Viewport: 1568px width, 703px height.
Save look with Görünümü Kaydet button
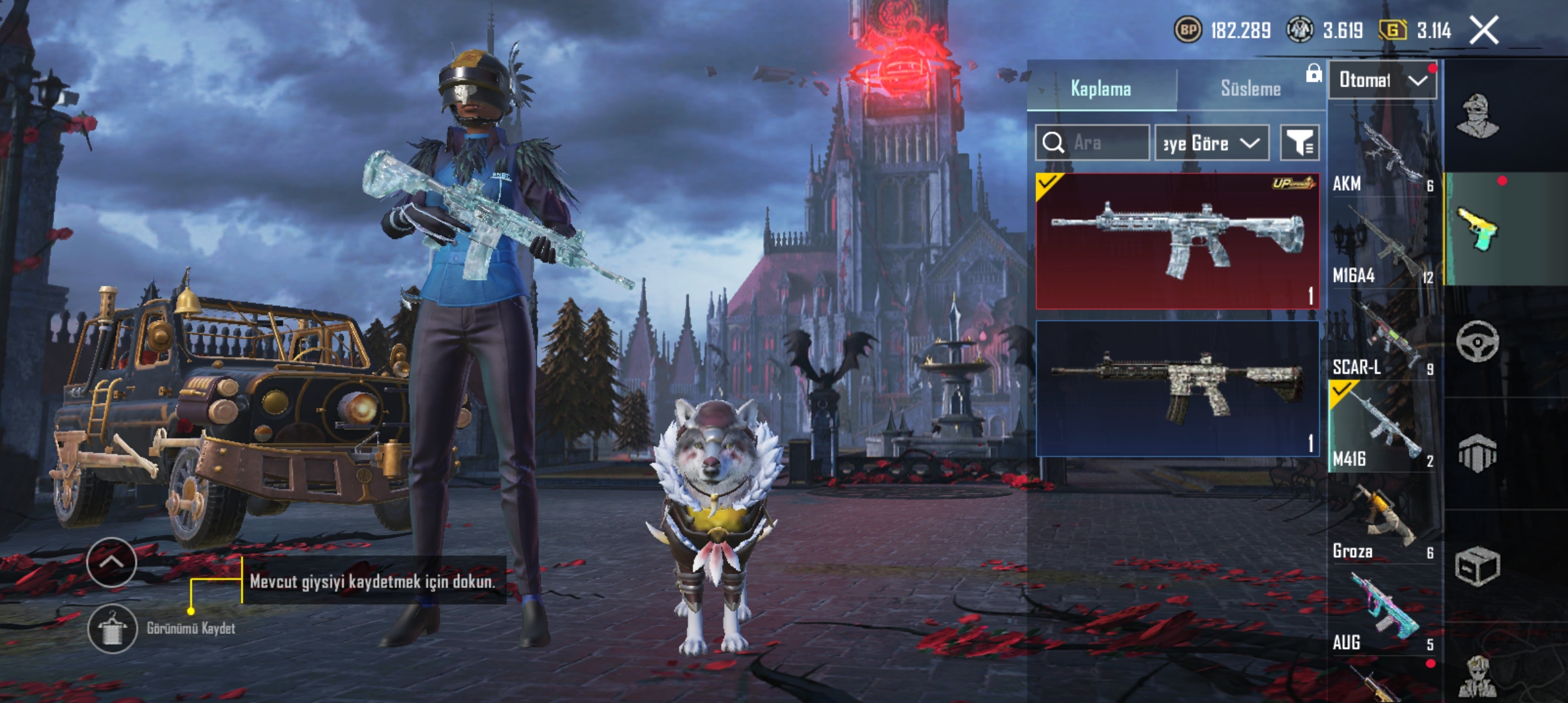112,628
